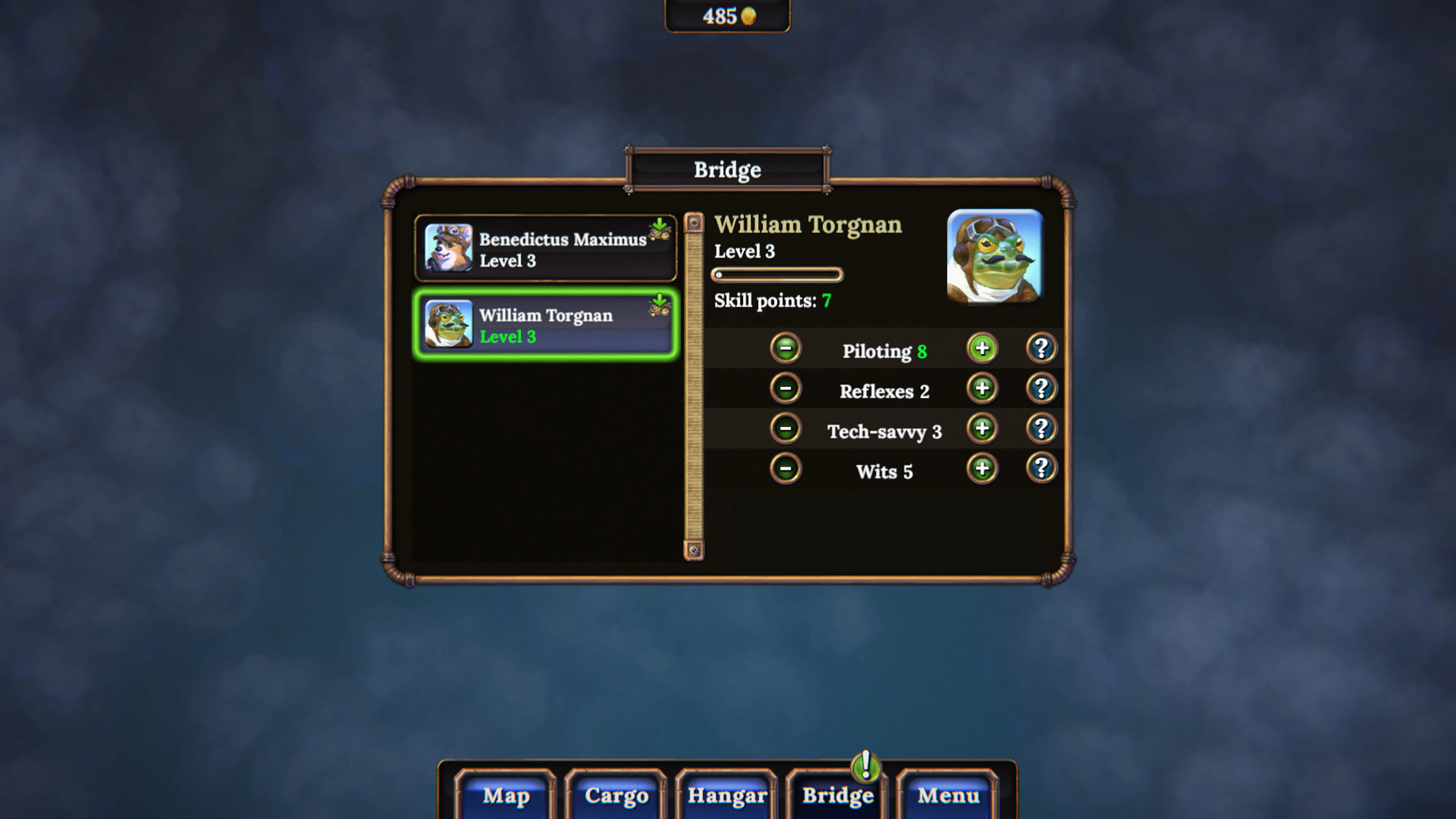Open the Cargo tab
The width and height of the screenshot is (1456, 819).
click(x=616, y=796)
